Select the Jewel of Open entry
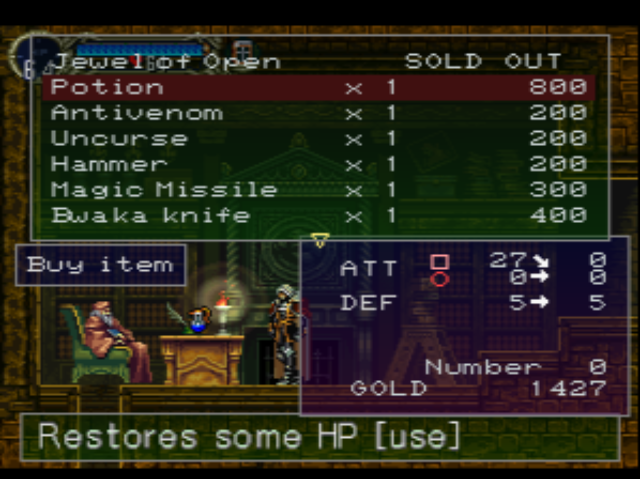The height and width of the screenshot is (479, 640). pyautogui.click(x=166, y=62)
